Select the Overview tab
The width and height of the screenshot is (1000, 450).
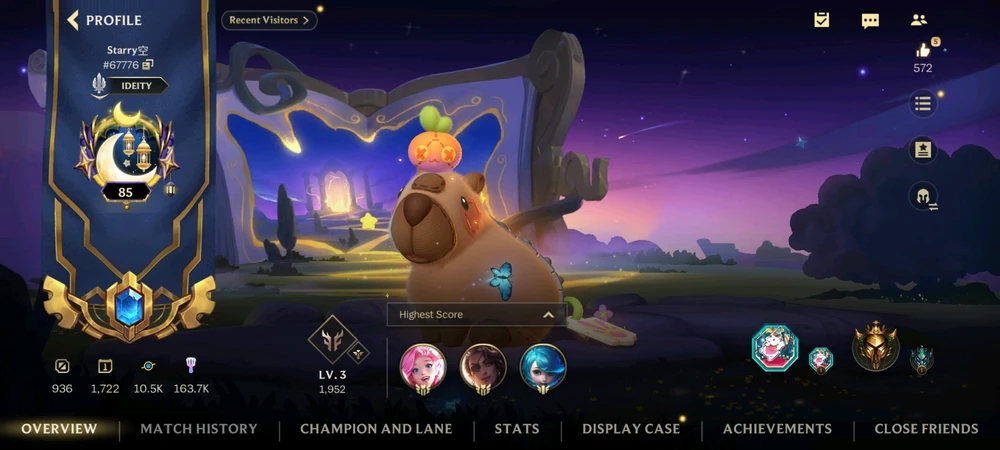(x=60, y=429)
